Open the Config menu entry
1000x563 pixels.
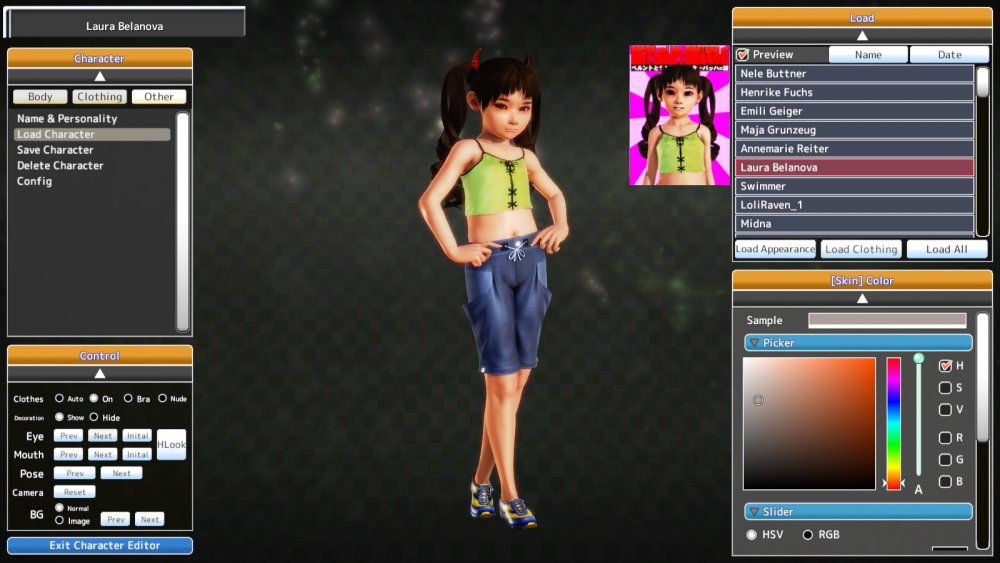[x=35, y=182]
